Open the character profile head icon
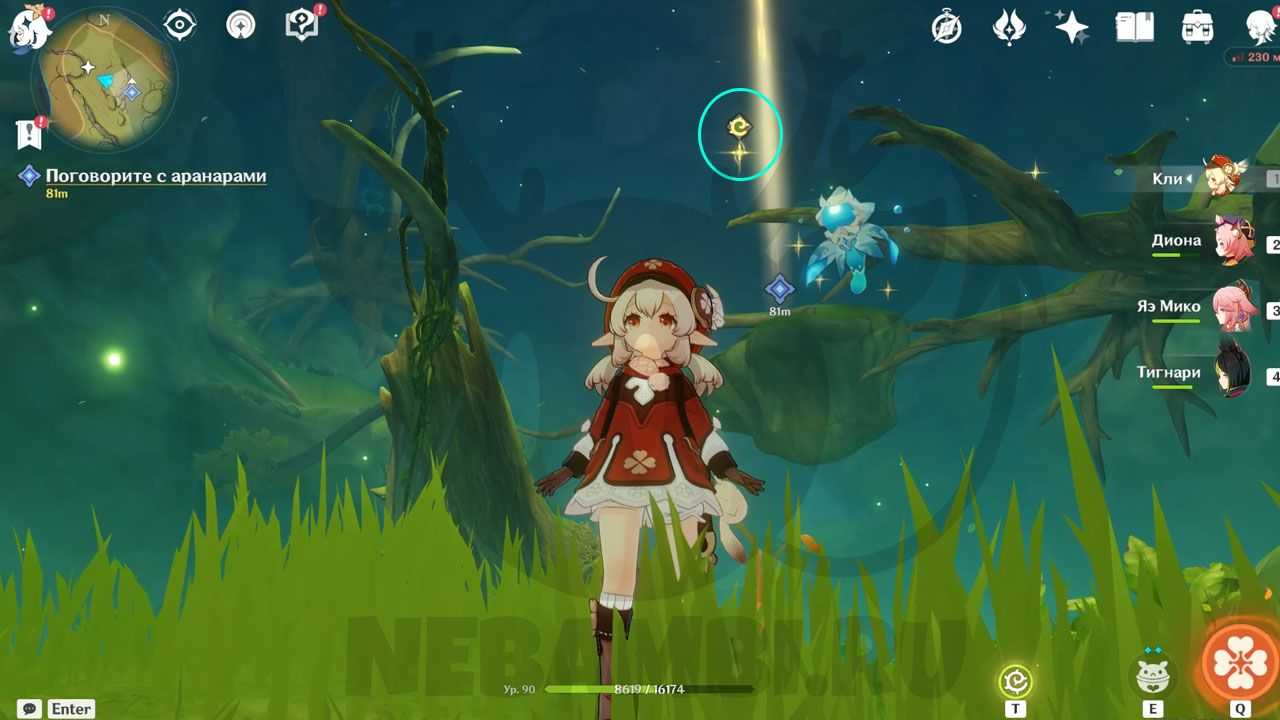This screenshot has width=1280, height=720. coord(1260,27)
